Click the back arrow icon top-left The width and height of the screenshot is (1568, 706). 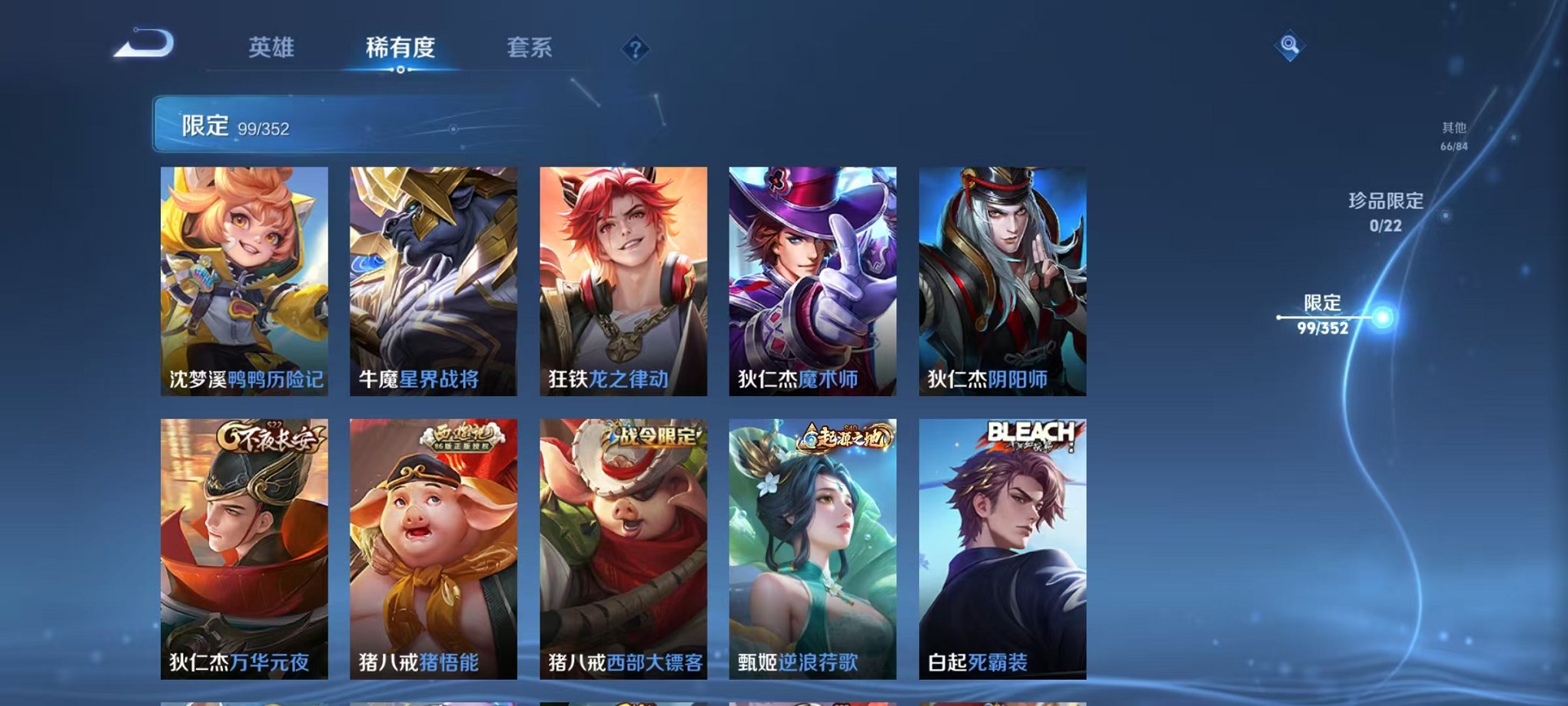click(x=142, y=48)
